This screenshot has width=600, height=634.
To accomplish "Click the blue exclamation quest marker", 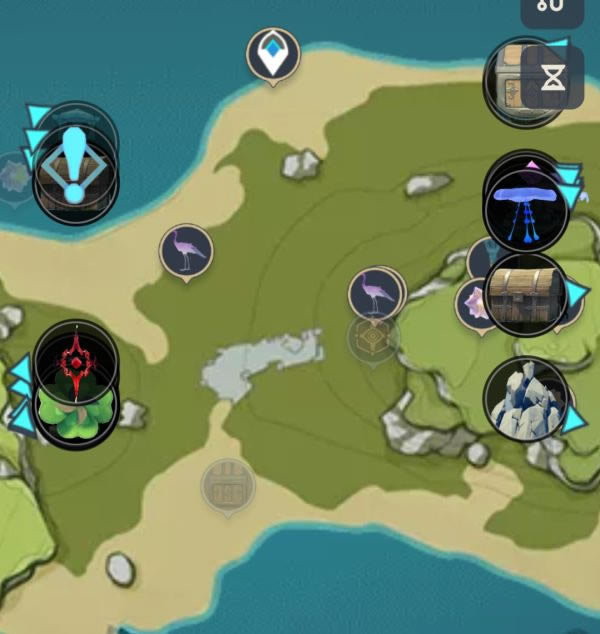I will click(x=75, y=160).
